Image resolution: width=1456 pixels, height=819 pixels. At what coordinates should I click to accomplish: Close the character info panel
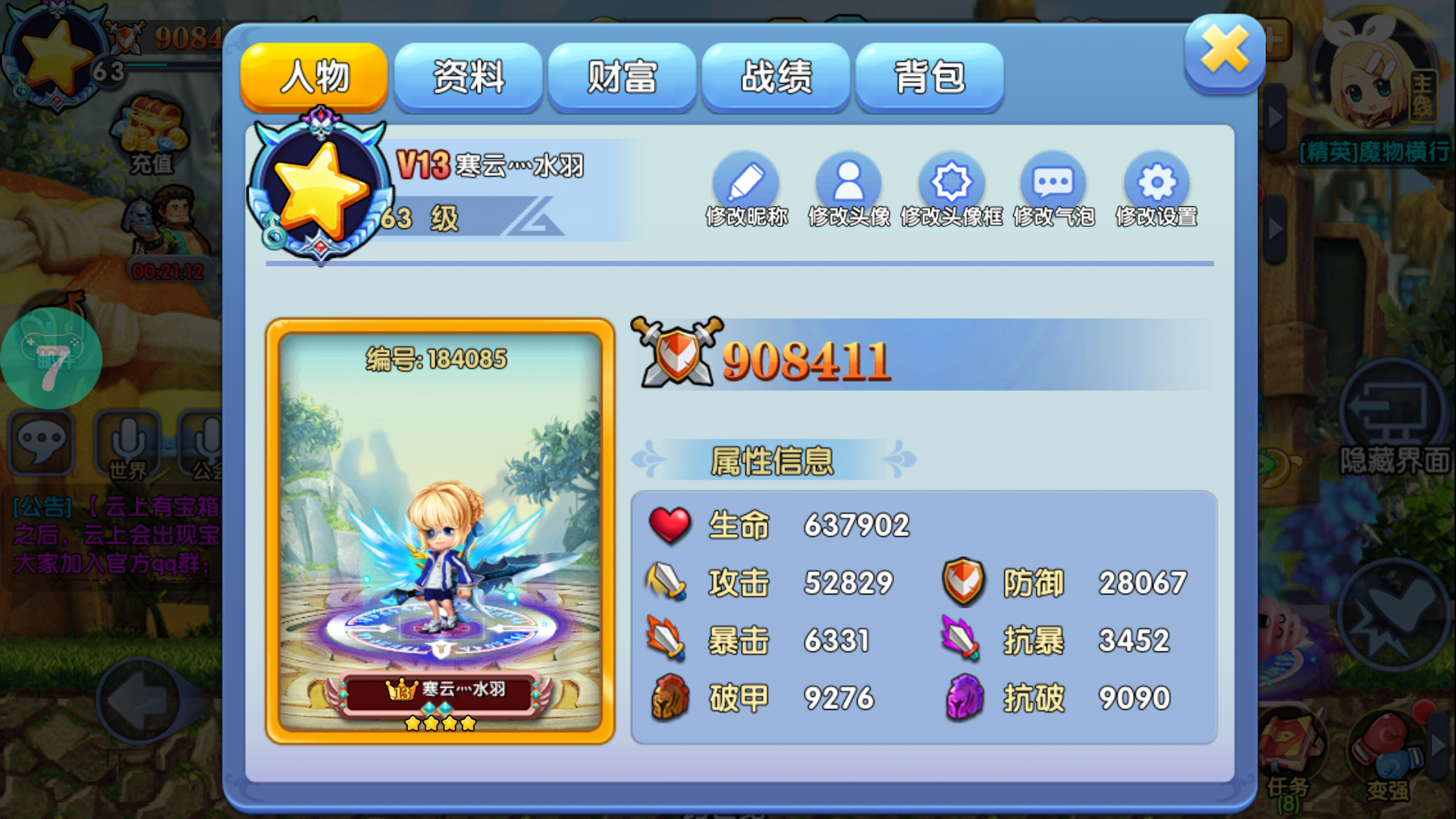(x=1224, y=52)
